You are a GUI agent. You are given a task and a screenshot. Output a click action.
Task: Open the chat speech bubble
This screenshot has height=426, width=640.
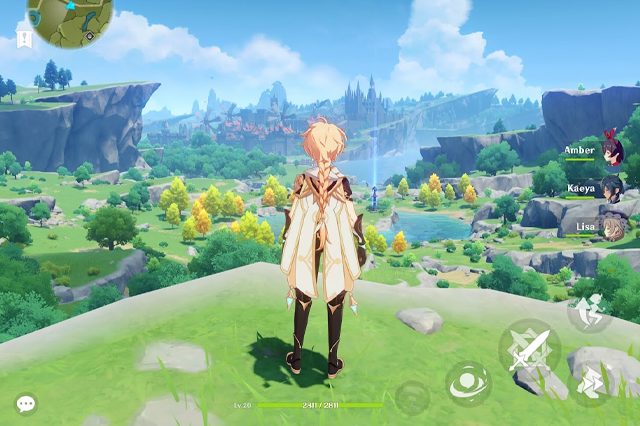(26, 403)
